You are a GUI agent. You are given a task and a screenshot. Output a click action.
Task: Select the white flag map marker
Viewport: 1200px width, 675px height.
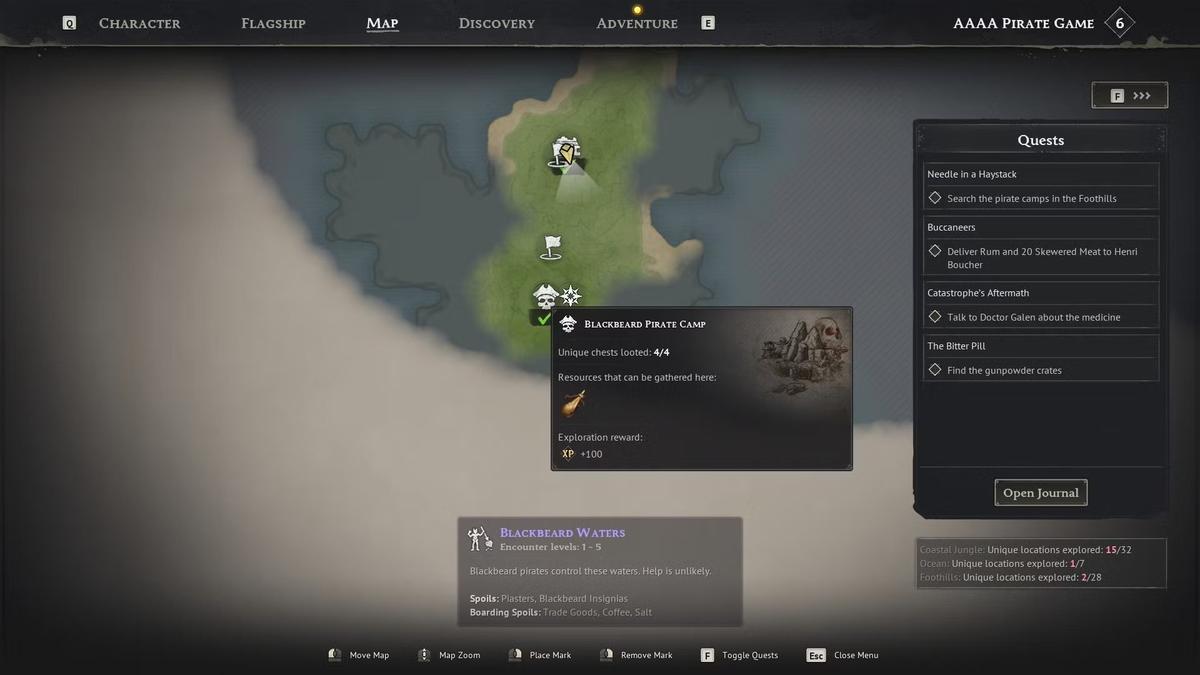[551, 247]
